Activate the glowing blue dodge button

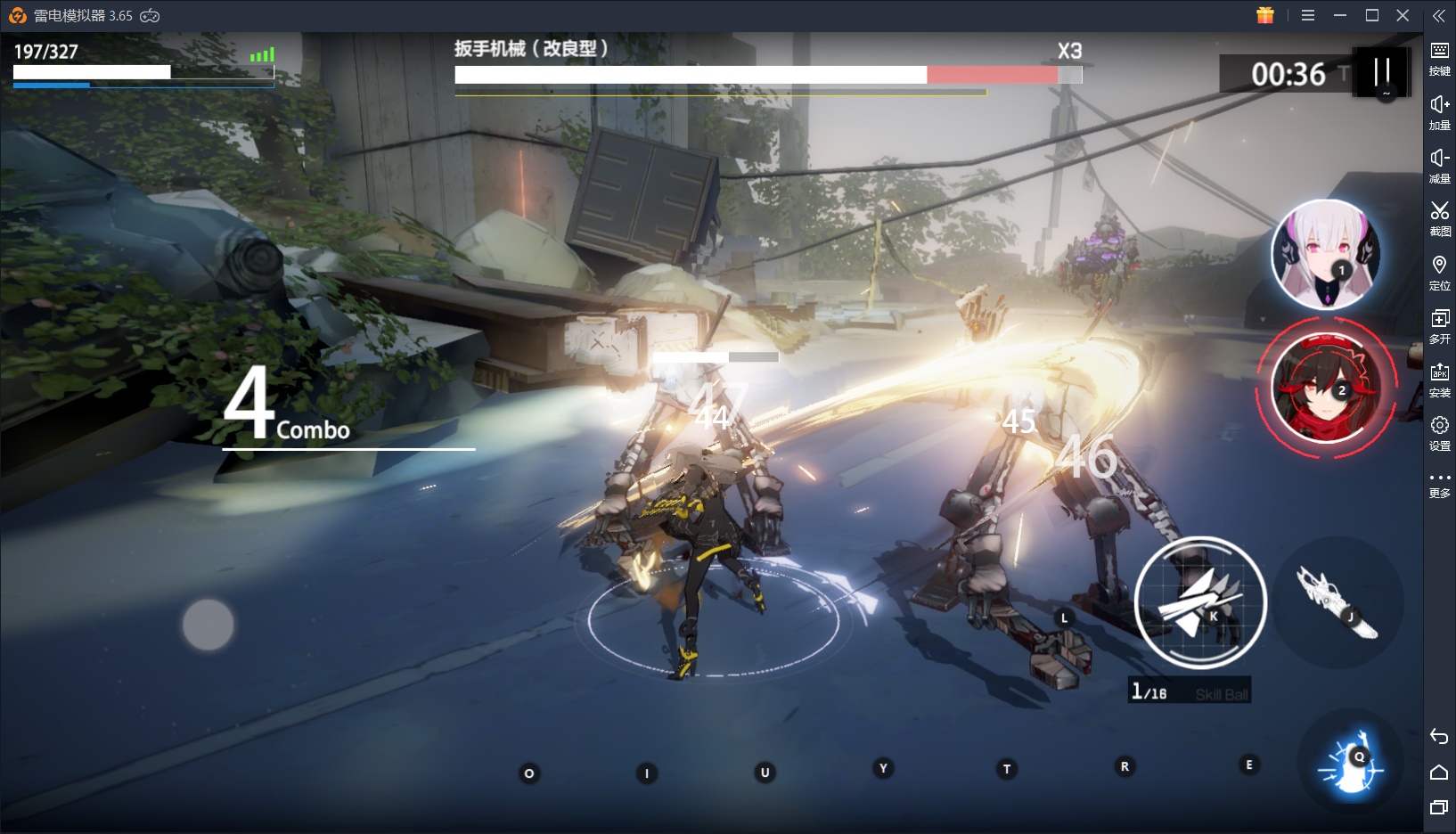click(x=1351, y=764)
